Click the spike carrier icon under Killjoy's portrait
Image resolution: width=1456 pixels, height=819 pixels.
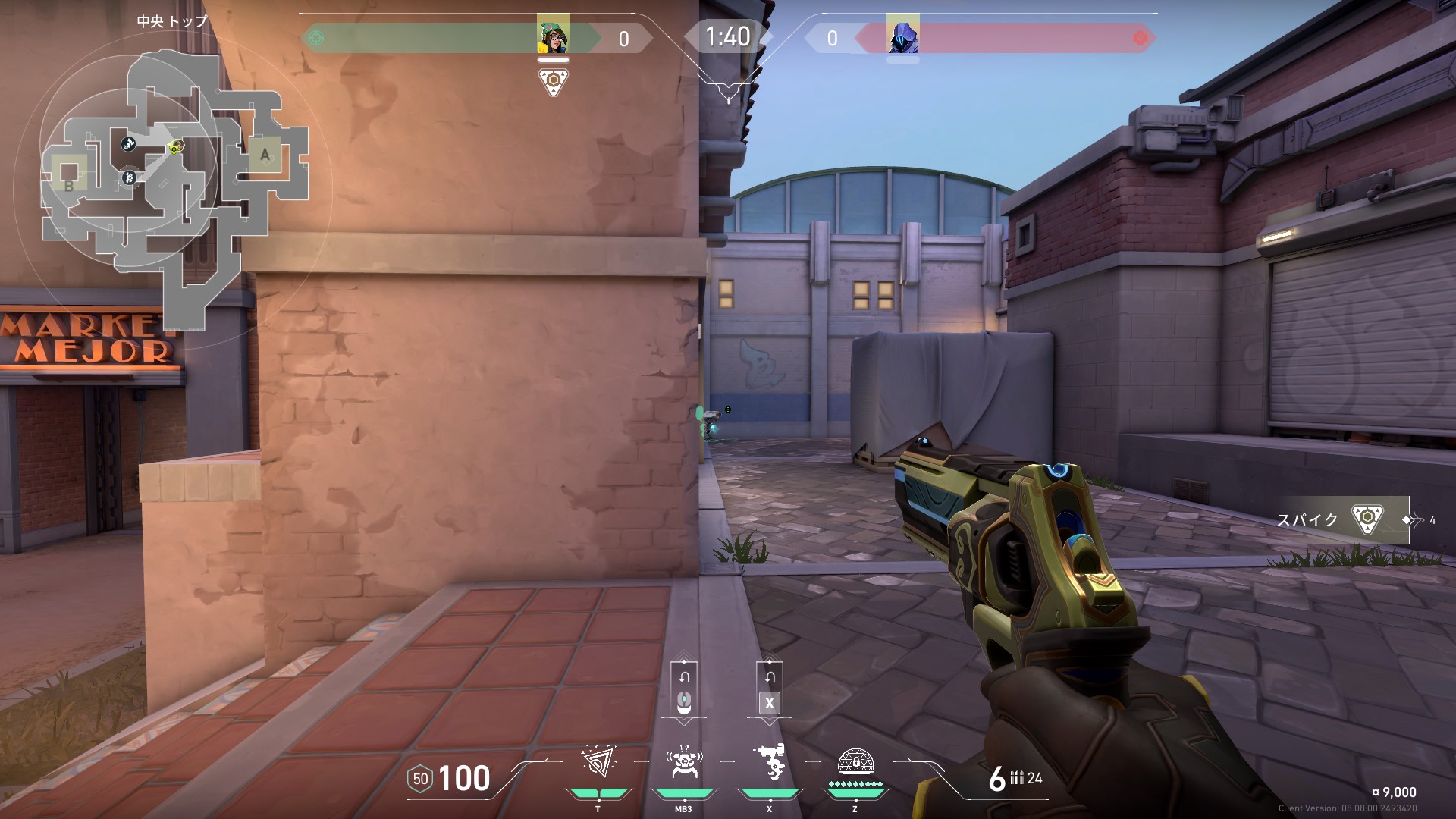click(554, 81)
